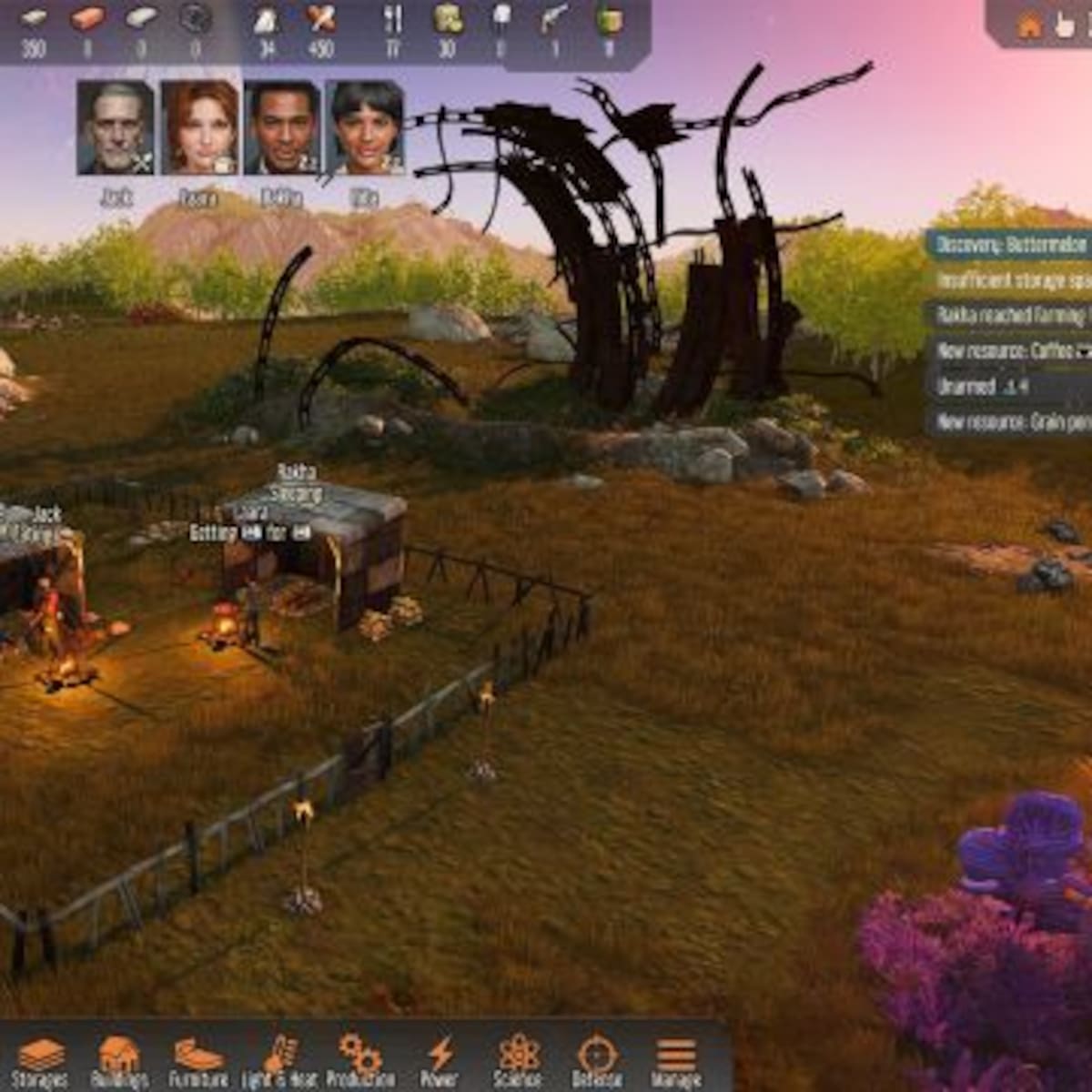Click the orange home icon
This screenshot has width=1092, height=1092.
(1029, 25)
